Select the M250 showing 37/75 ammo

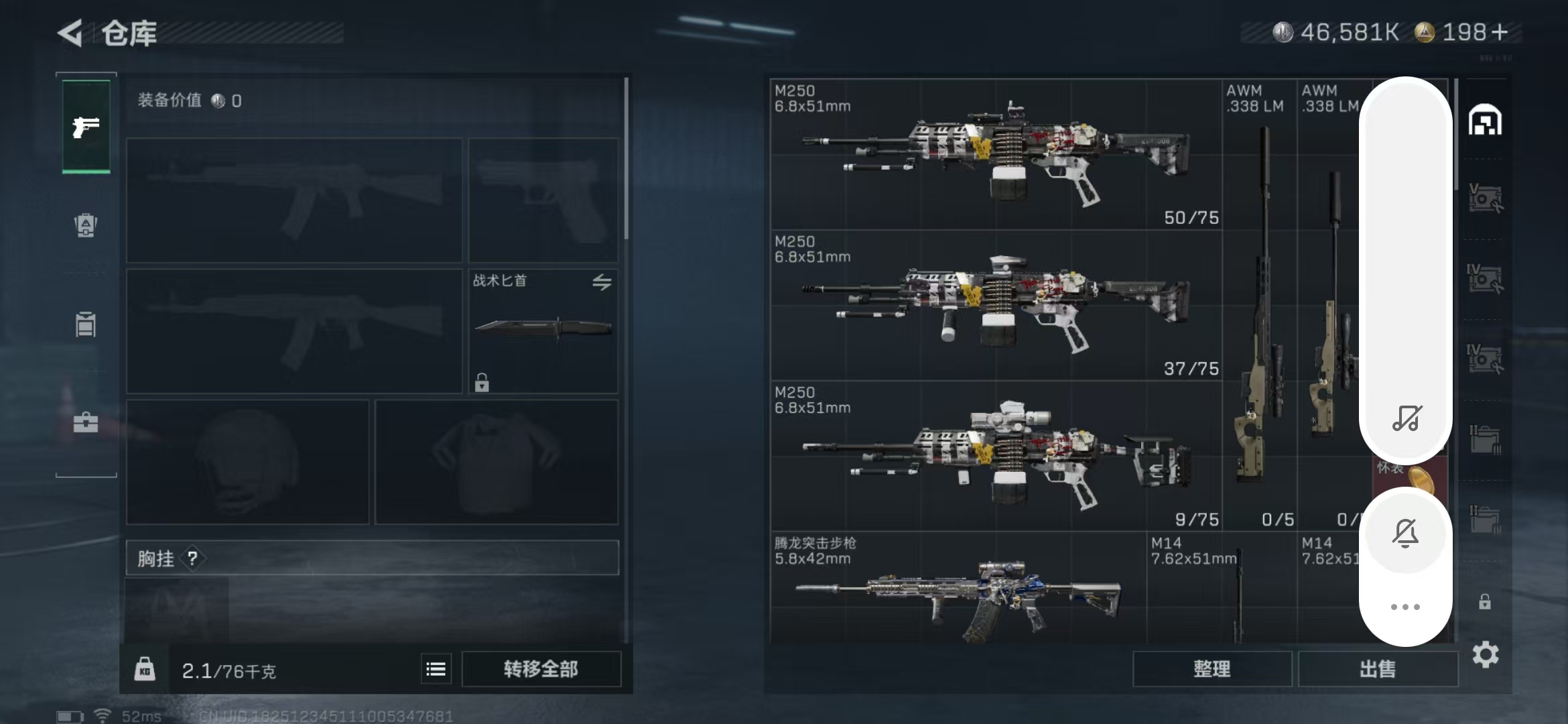996,305
